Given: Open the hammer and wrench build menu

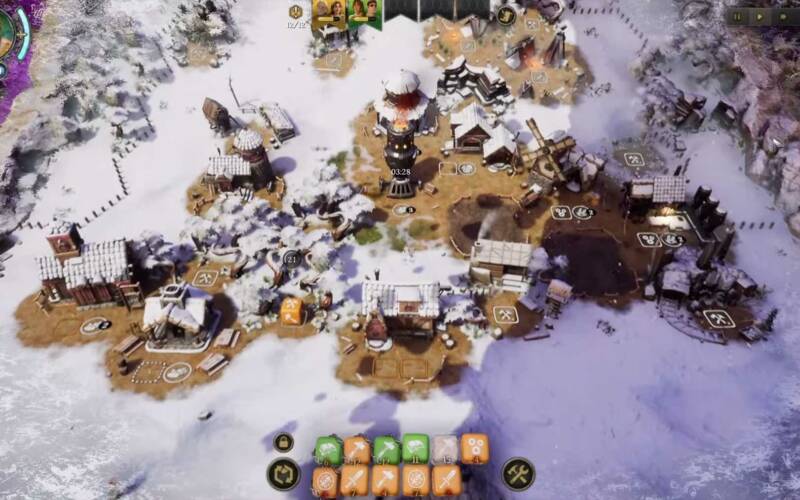Looking at the screenshot, I should (518, 473).
